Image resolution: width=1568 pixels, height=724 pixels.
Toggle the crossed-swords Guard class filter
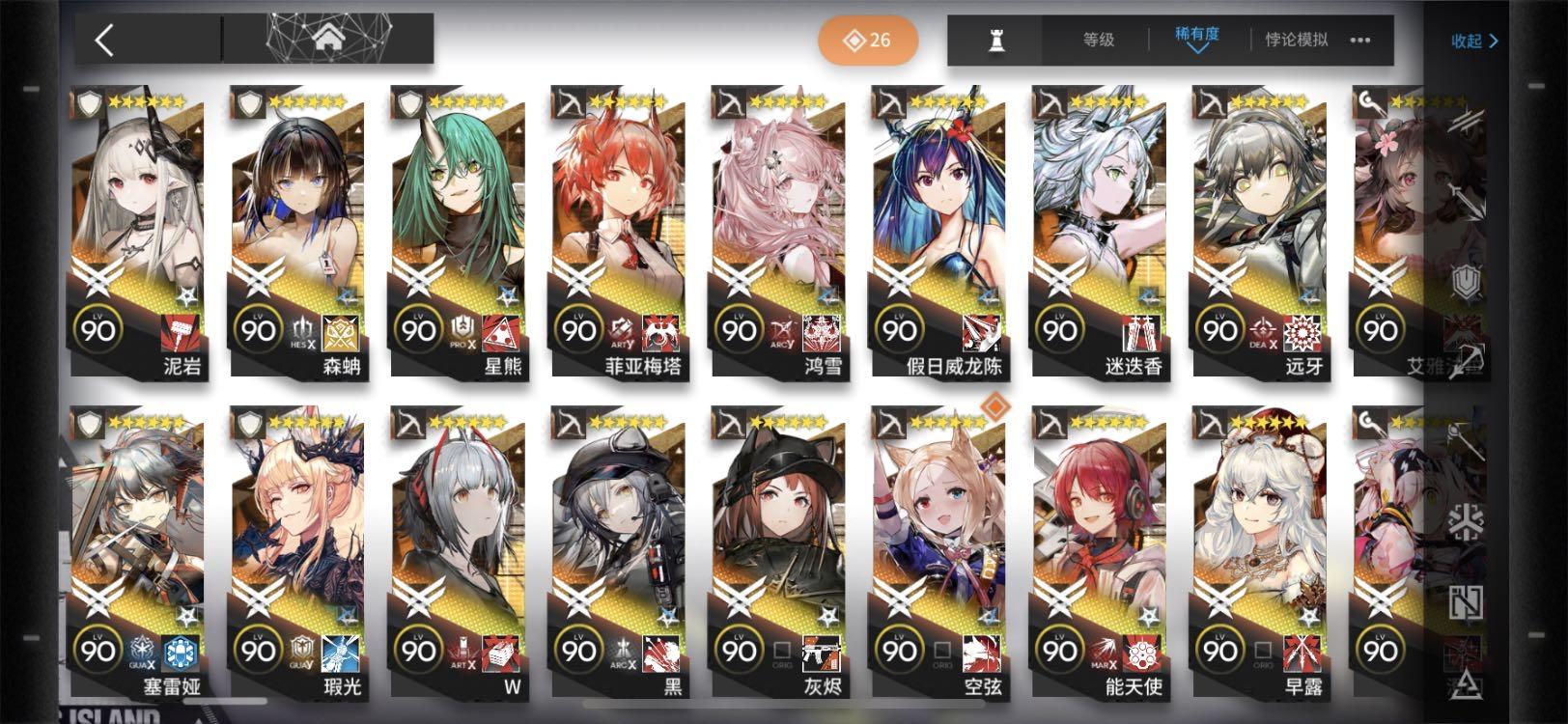click(1467, 119)
